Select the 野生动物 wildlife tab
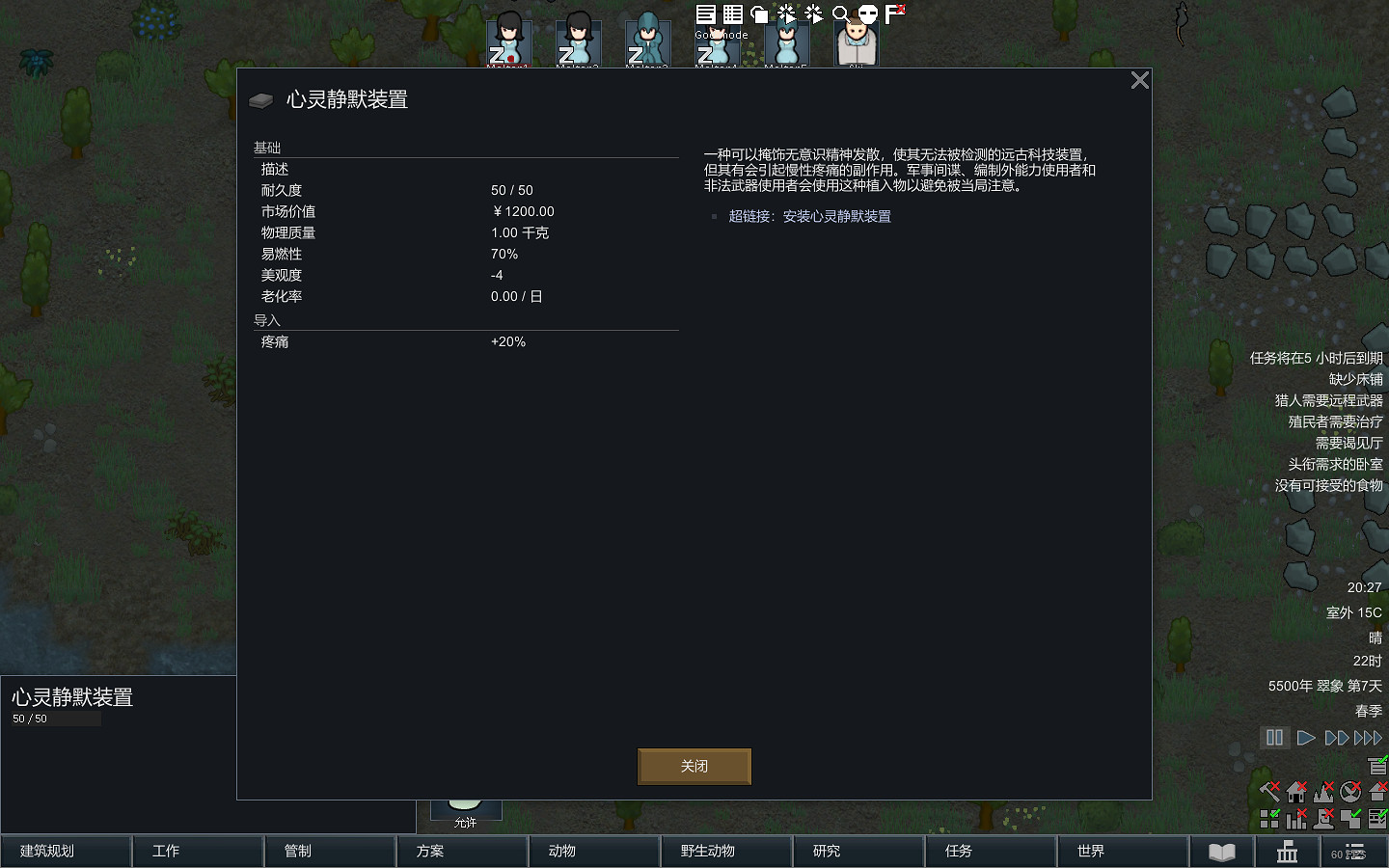The width and height of the screenshot is (1389, 868). click(726, 853)
